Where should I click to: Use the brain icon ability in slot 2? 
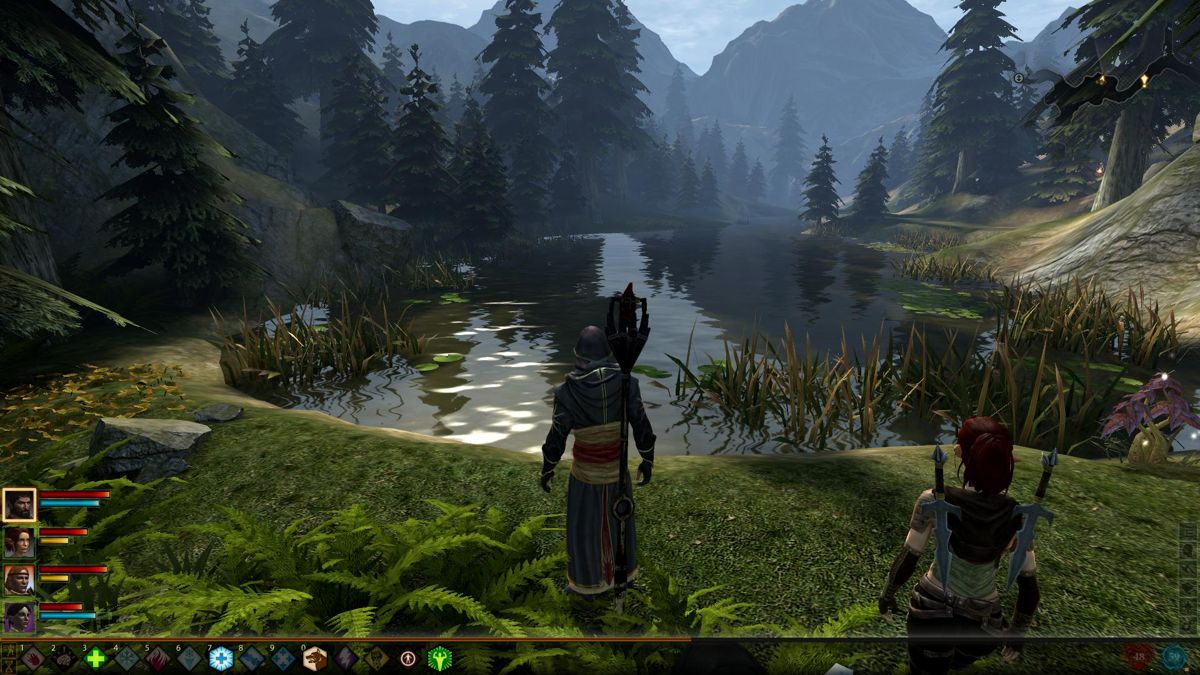point(64,658)
